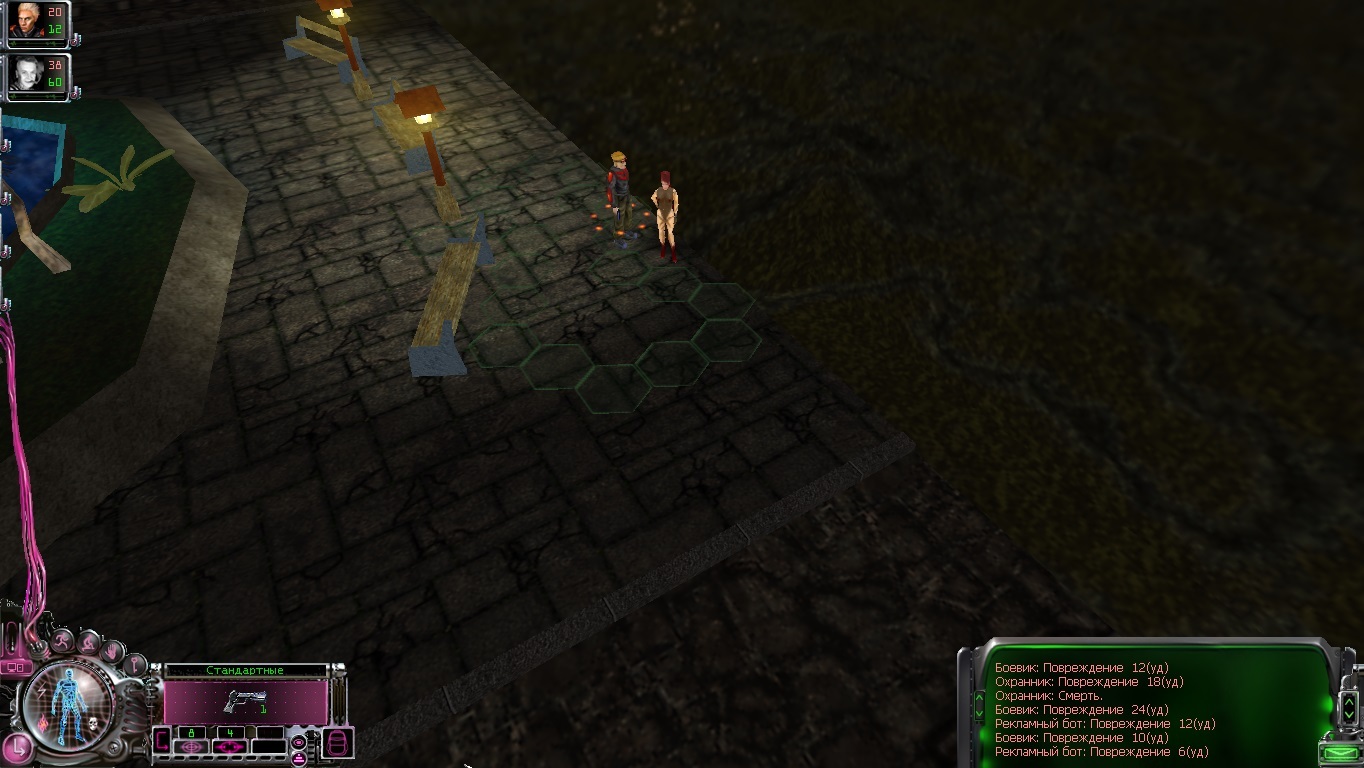Screen dimensions: 1364x768
Task: Activate the open hand use action
Action: click(x=113, y=651)
